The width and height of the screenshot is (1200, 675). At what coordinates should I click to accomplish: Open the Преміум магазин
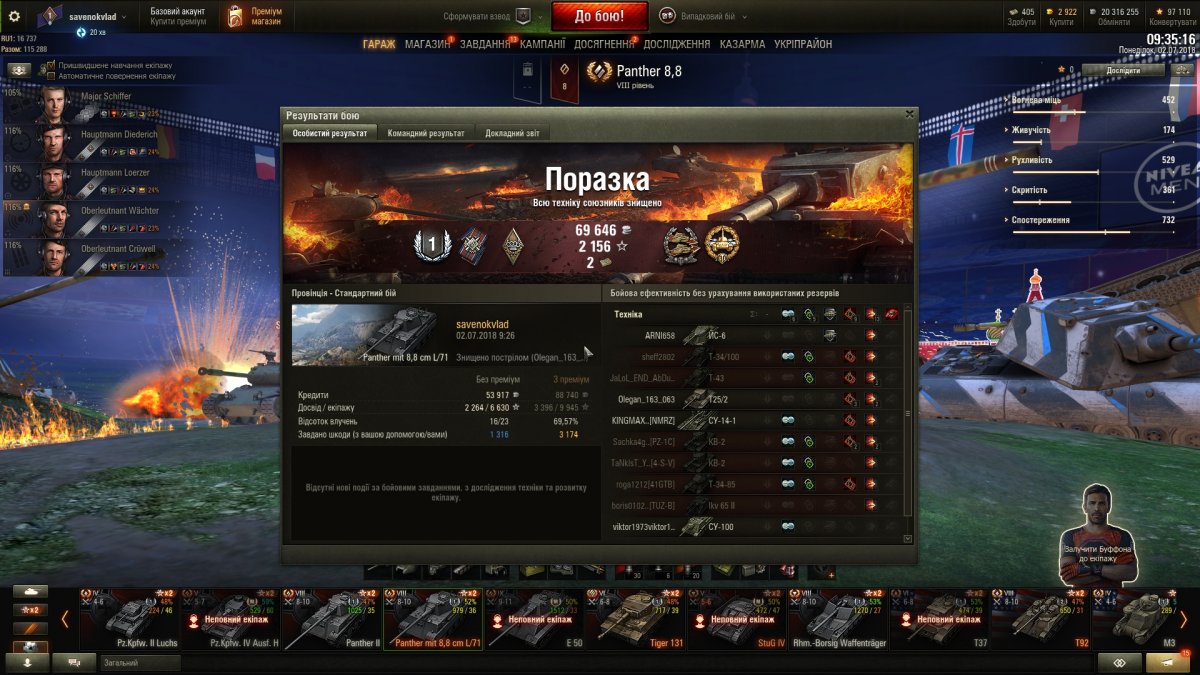[254, 16]
